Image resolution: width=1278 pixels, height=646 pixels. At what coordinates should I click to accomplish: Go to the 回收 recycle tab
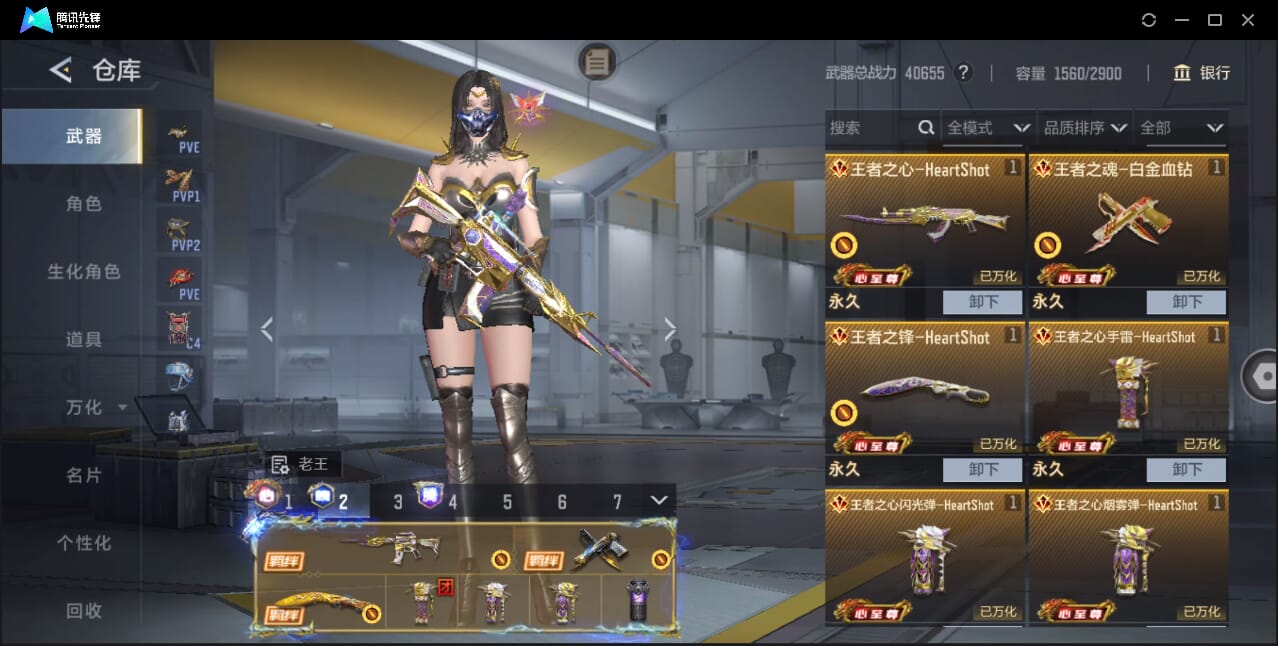83,611
